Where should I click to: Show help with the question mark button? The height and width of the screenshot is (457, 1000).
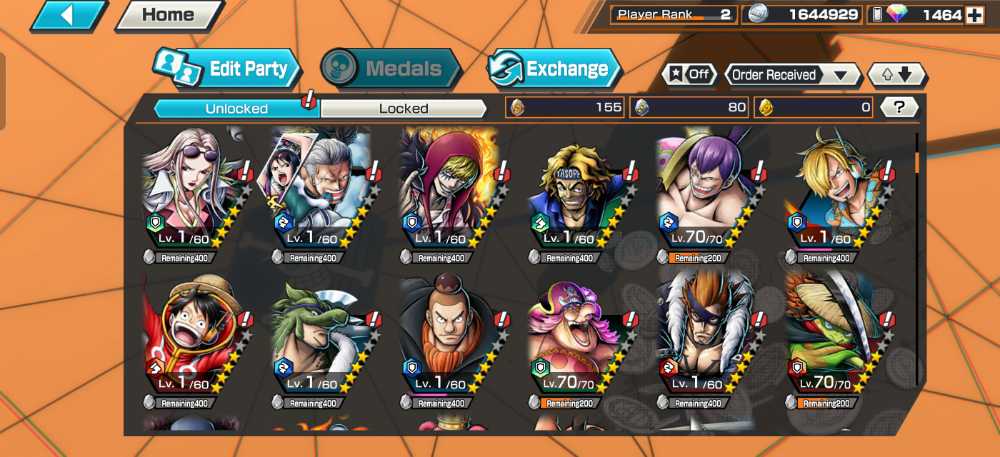point(900,107)
